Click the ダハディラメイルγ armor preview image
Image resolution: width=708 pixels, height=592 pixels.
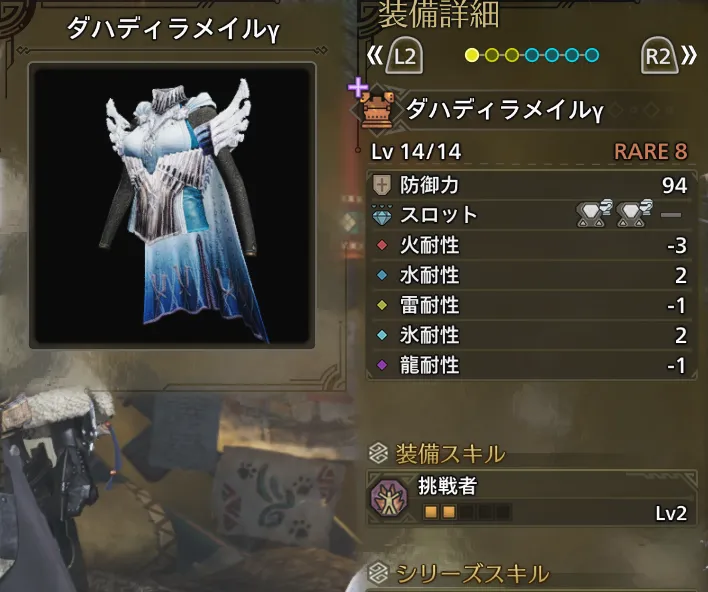(x=172, y=207)
